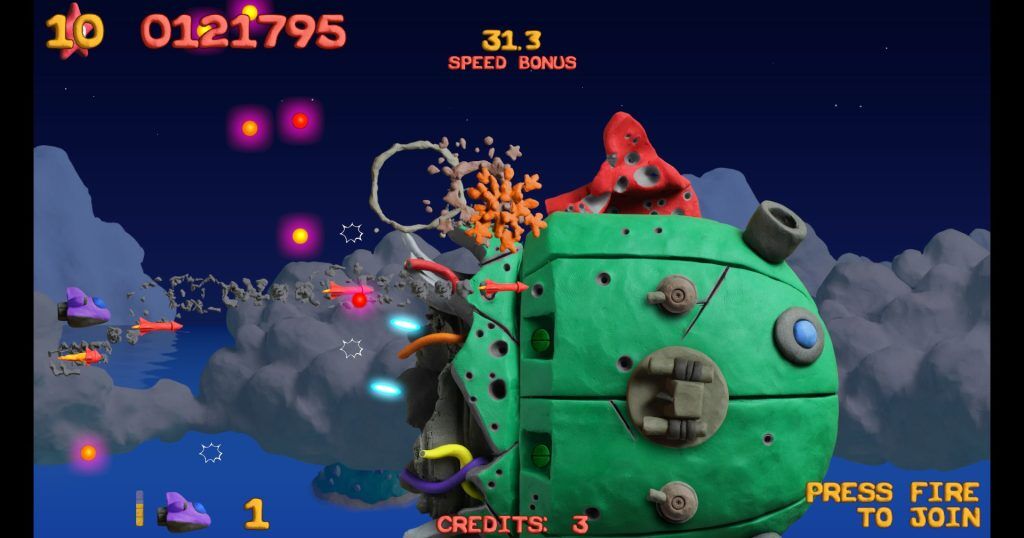Click the purple ship lives icon
This screenshot has height=538, width=1024.
pos(186,511)
